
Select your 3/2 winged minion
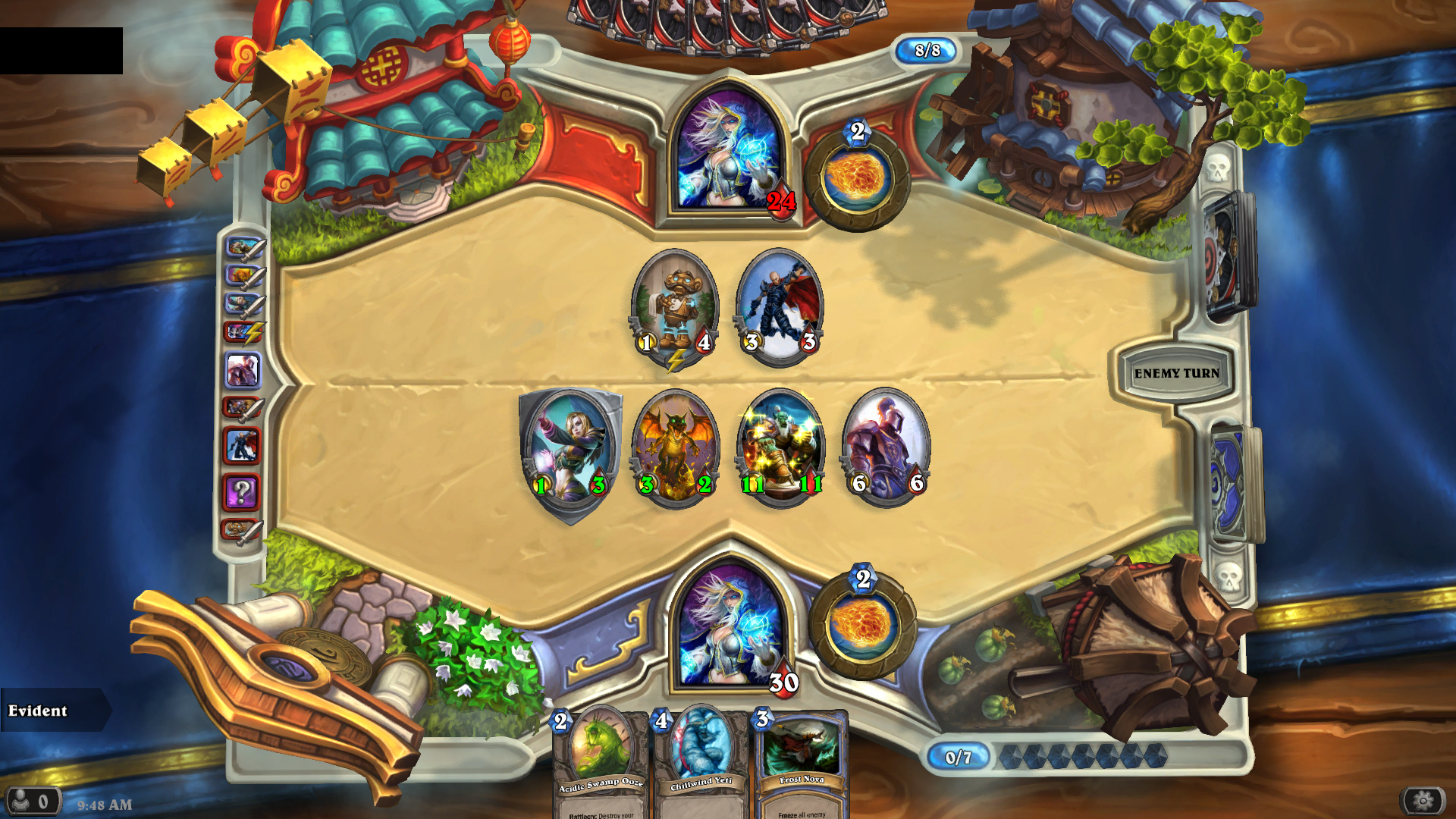pos(675,449)
